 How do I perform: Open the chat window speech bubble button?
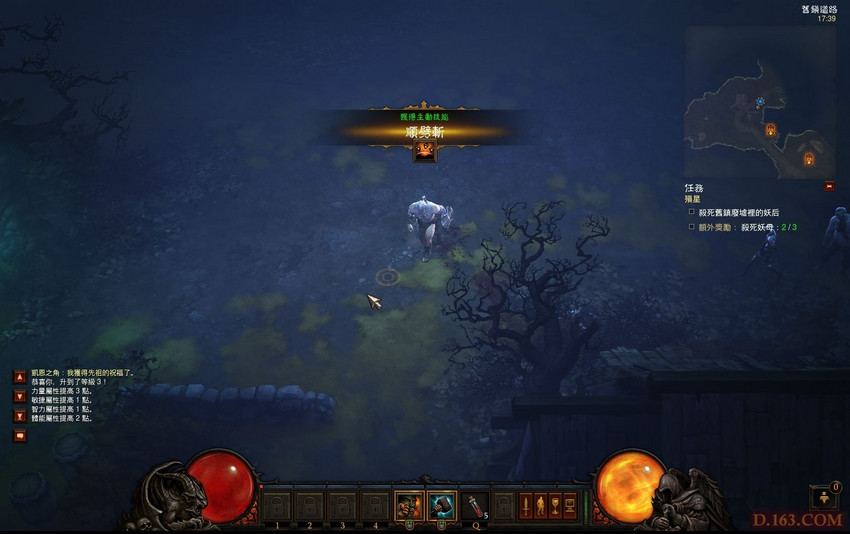tap(19, 435)
